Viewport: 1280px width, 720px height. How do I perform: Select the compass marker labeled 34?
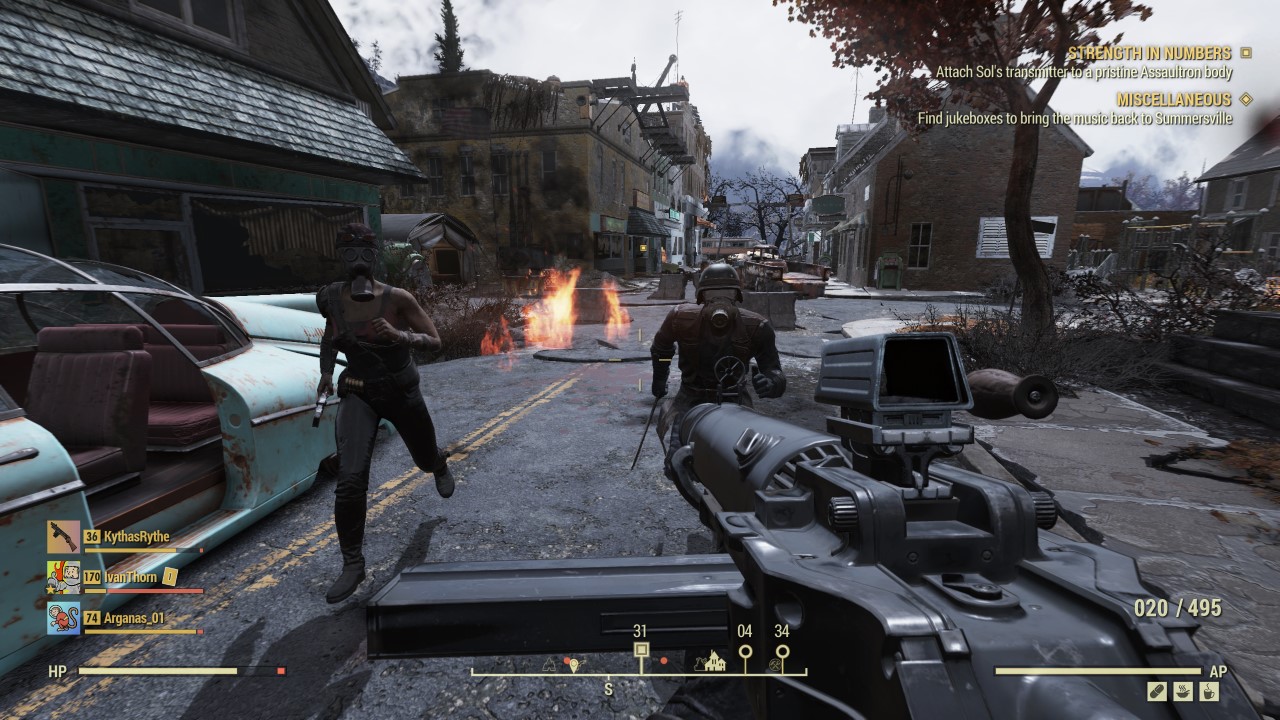[782, 651]
